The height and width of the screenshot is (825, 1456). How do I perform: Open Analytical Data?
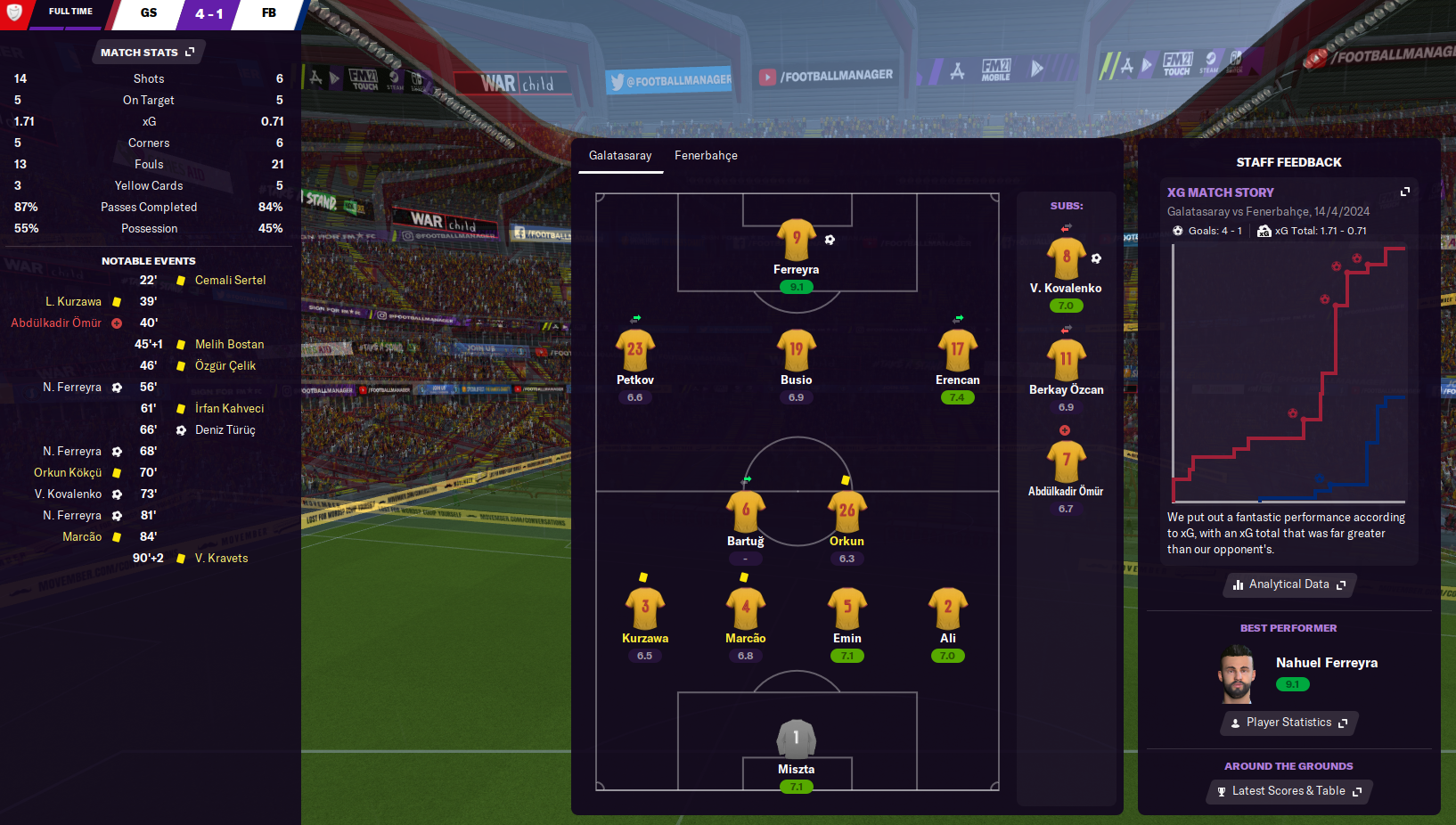pyautogui.click(x=1288, y=584)
